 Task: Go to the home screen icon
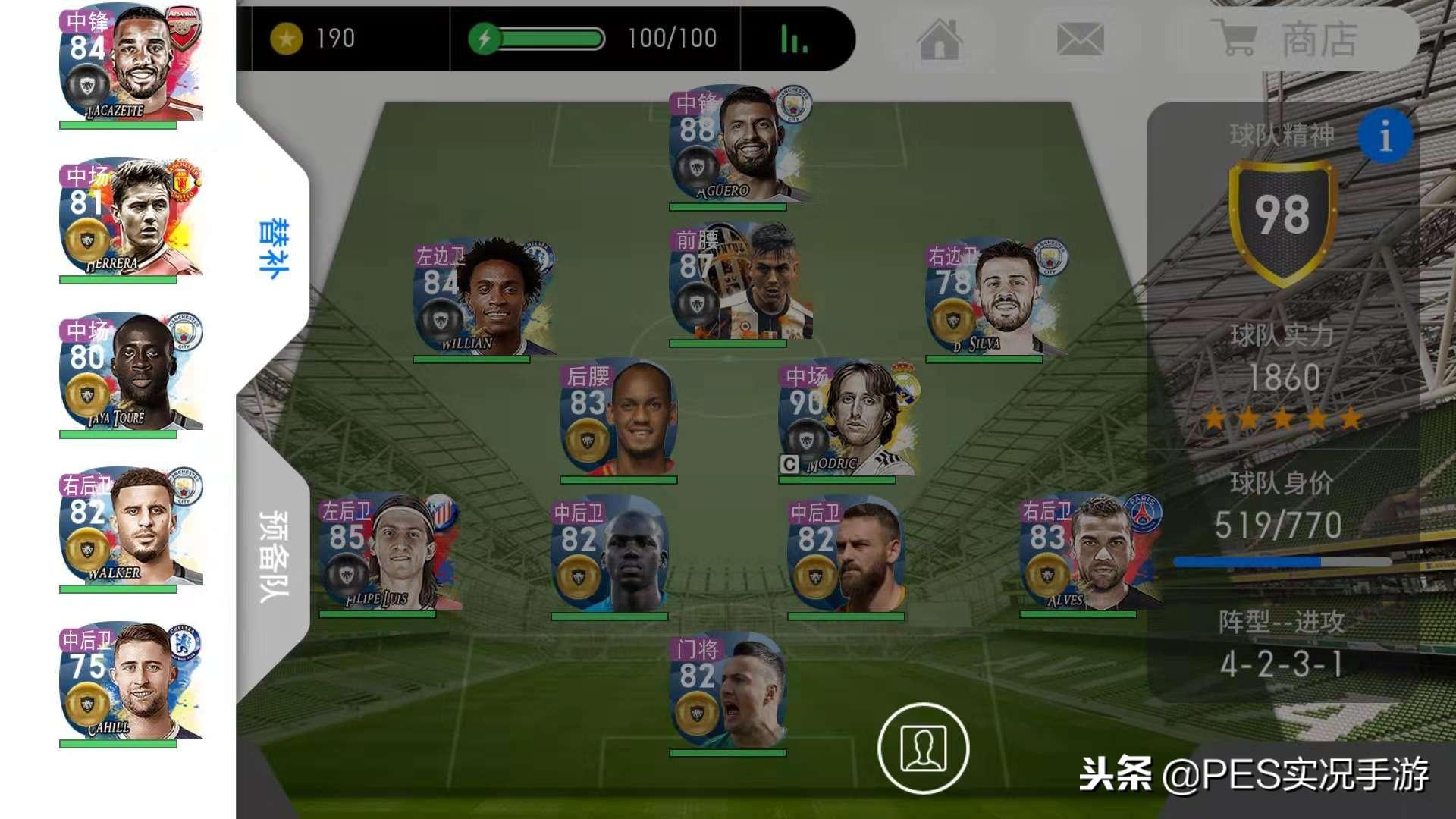click(940, 39)
